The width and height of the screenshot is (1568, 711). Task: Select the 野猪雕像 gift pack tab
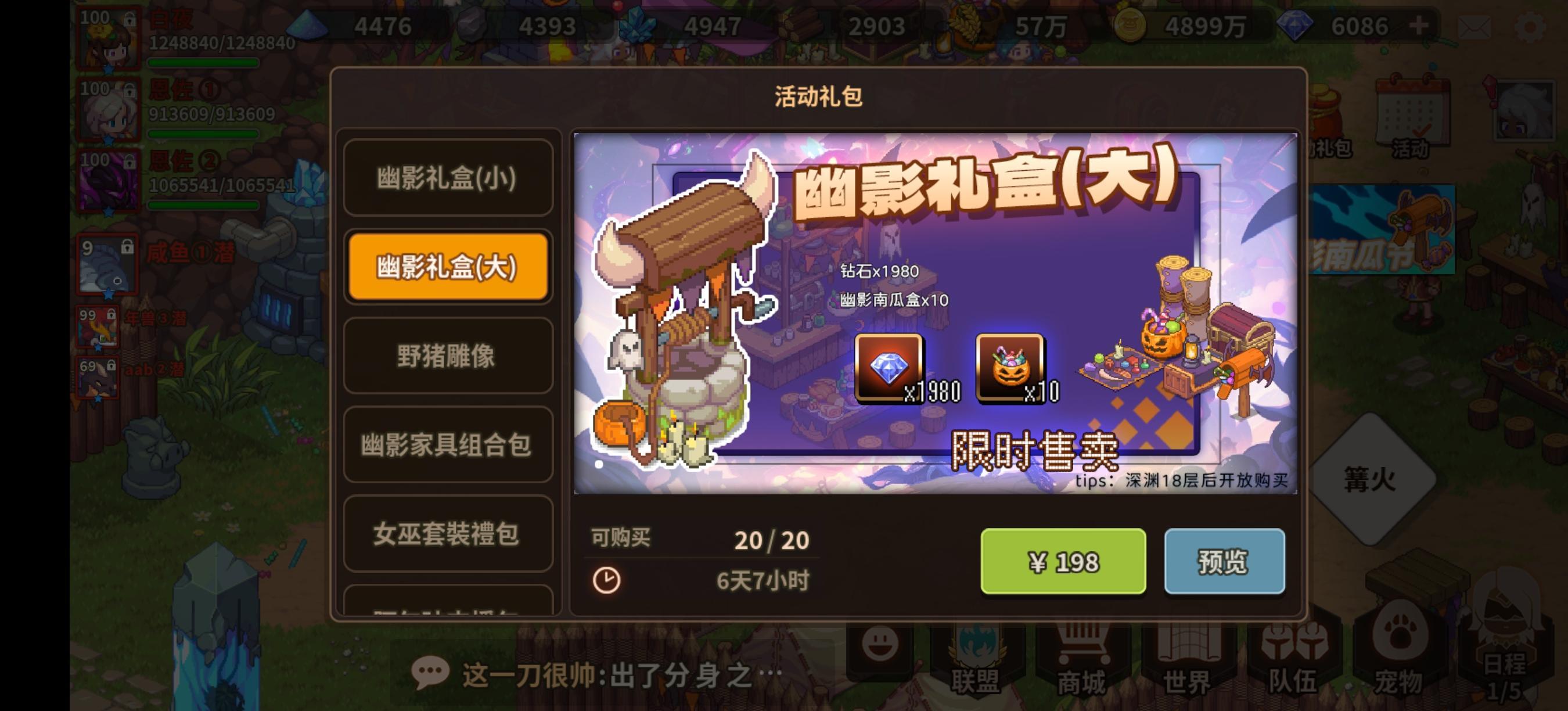(447, 356)
